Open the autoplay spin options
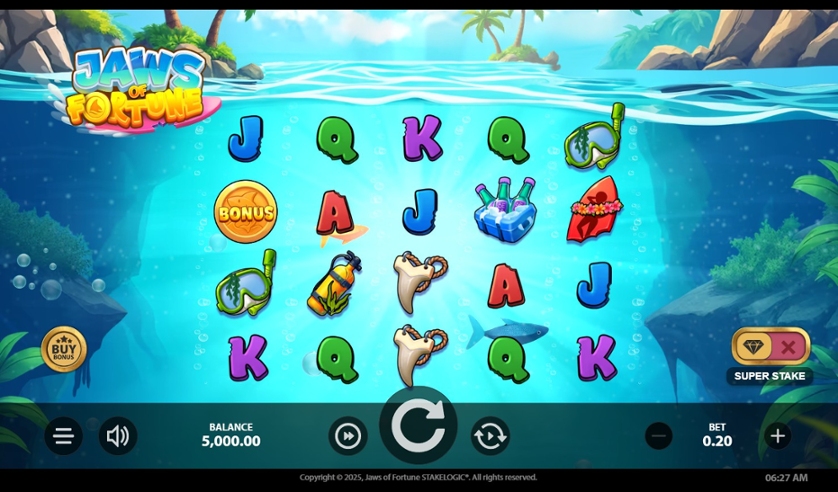Image resolution: width=838 pixels, height=492 pixels. pyautogui.click(x=490, y=436)
